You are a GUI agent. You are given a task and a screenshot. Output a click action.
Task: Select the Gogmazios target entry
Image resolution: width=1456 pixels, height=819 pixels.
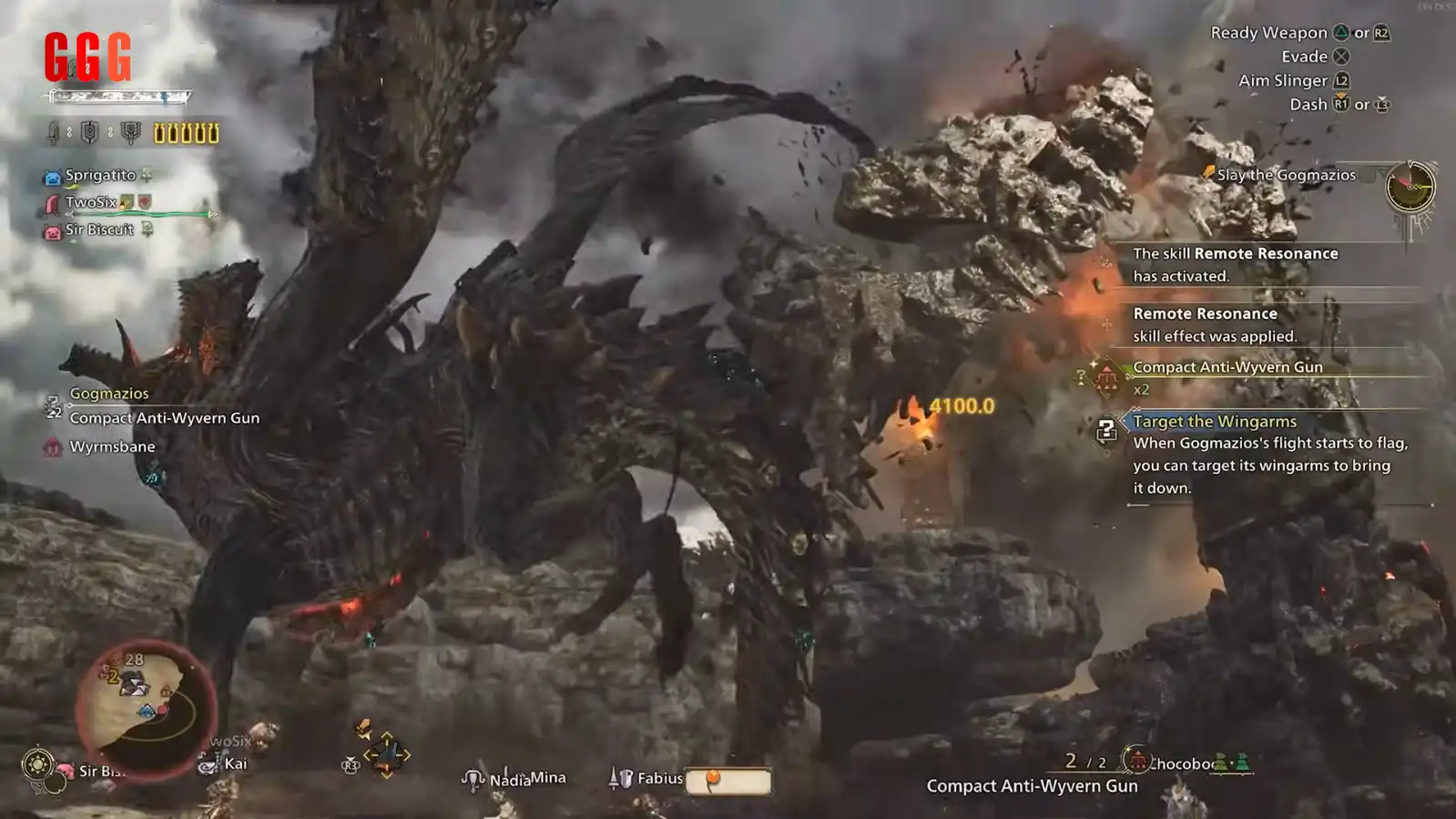click(x=109, y=394)
